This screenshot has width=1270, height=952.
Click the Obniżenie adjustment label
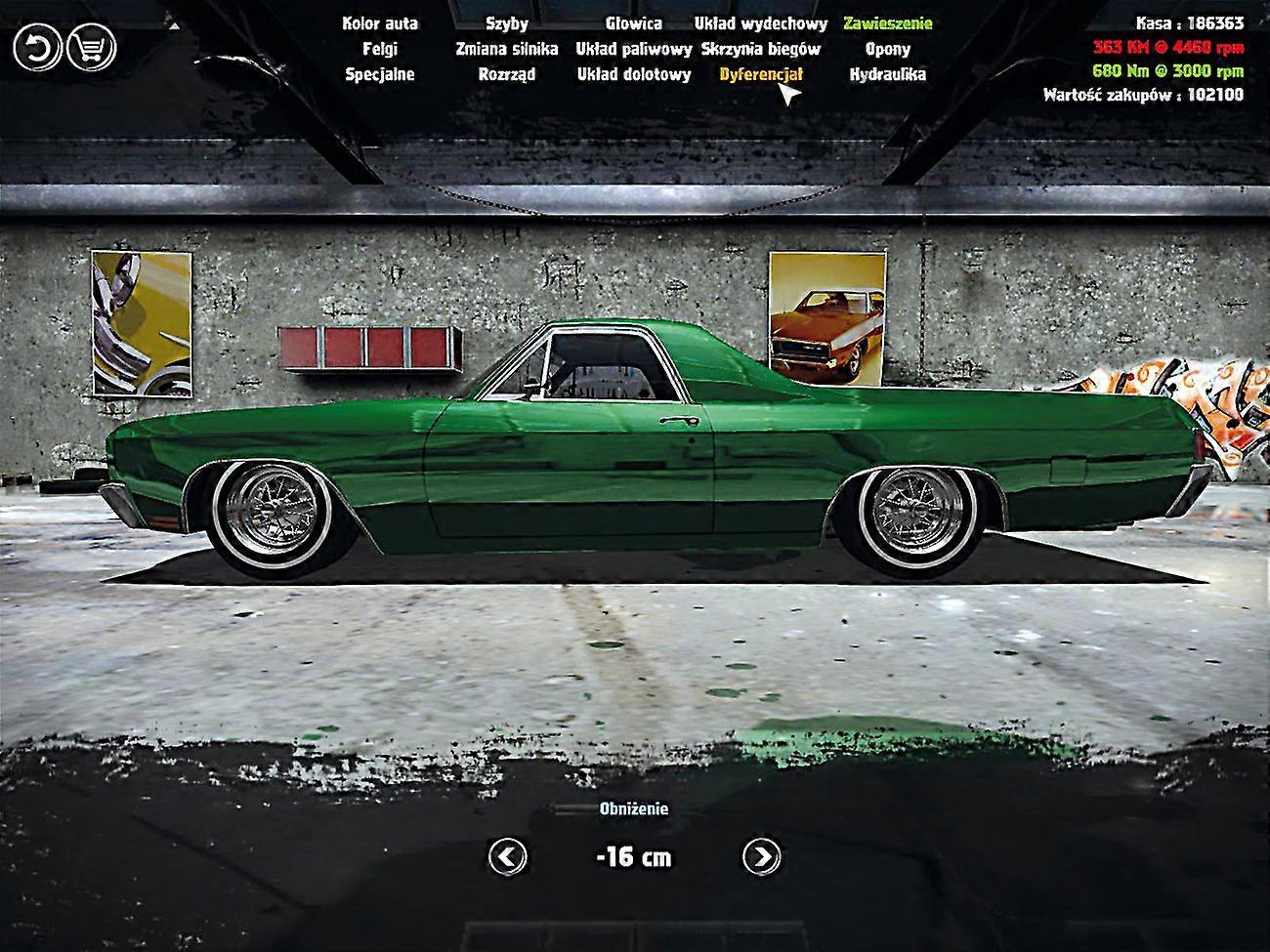634,809
